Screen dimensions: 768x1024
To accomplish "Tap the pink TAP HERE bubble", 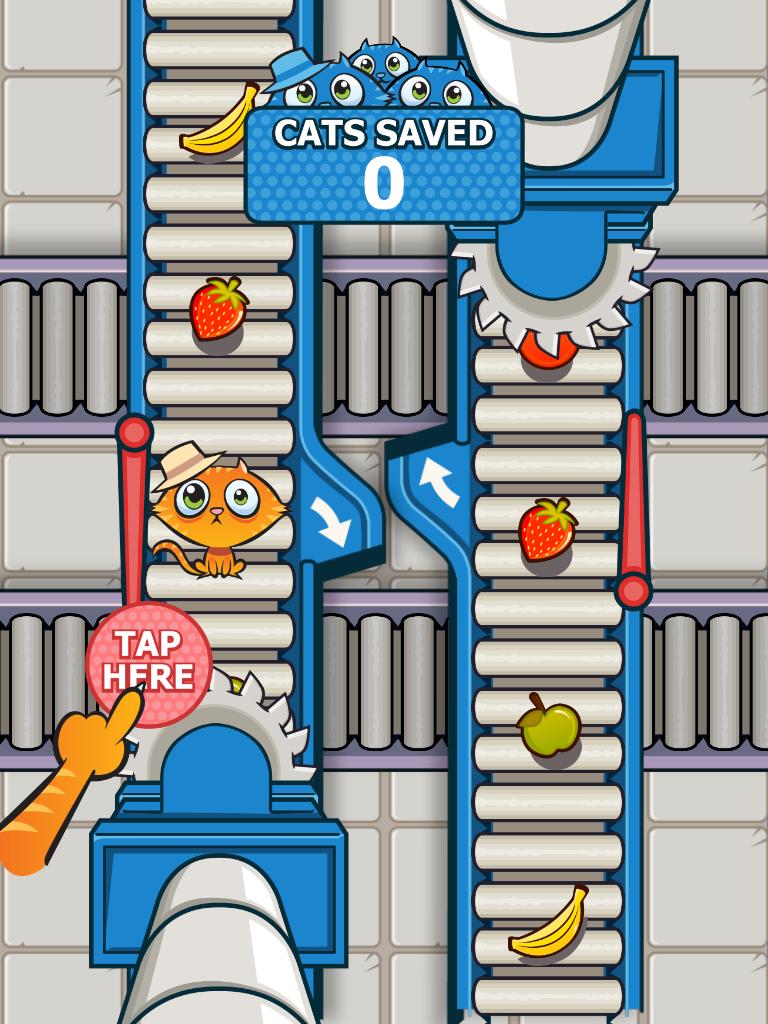I will point(148,661).
